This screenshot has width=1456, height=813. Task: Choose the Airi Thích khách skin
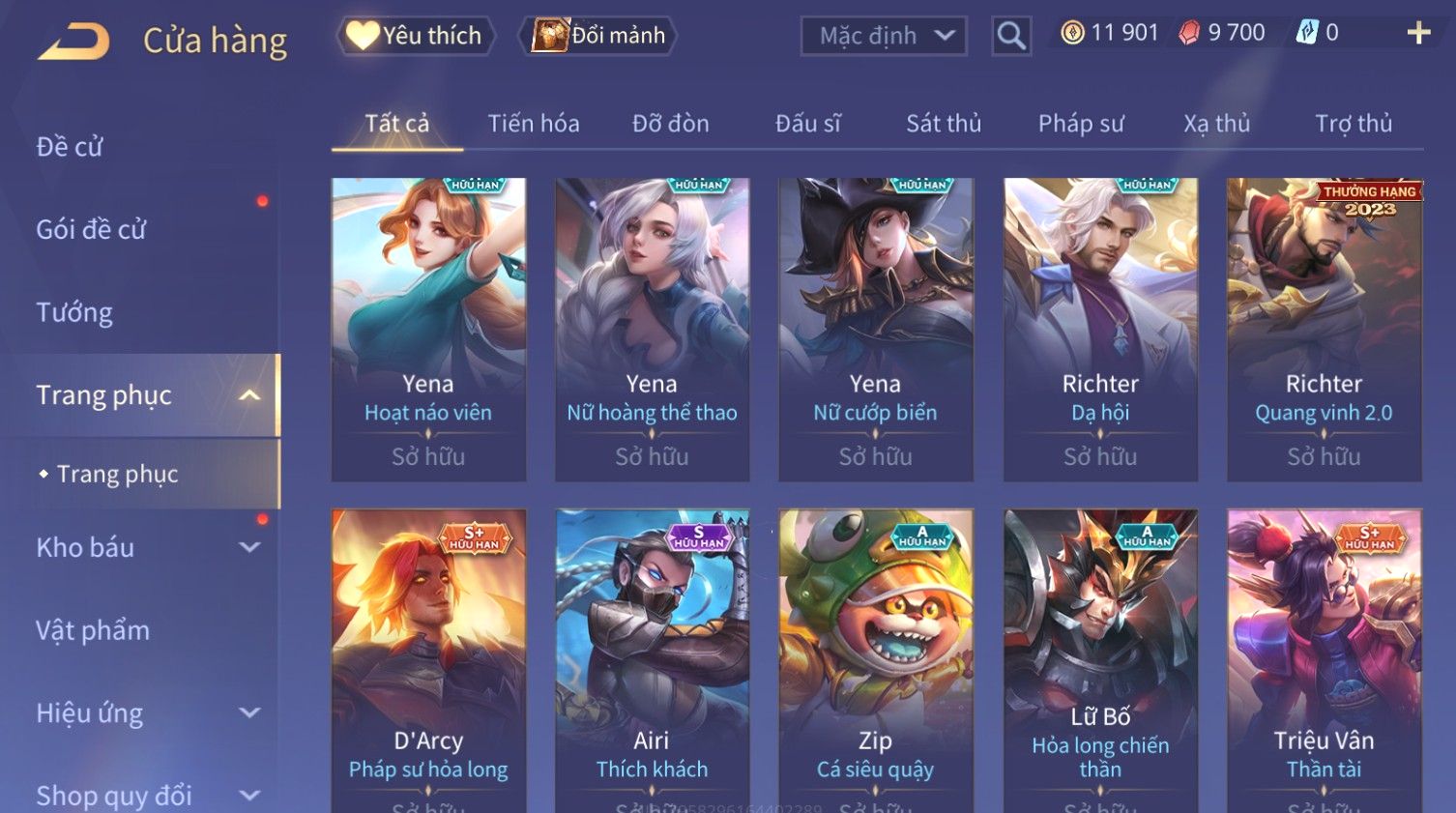click(x=652, y=657)
